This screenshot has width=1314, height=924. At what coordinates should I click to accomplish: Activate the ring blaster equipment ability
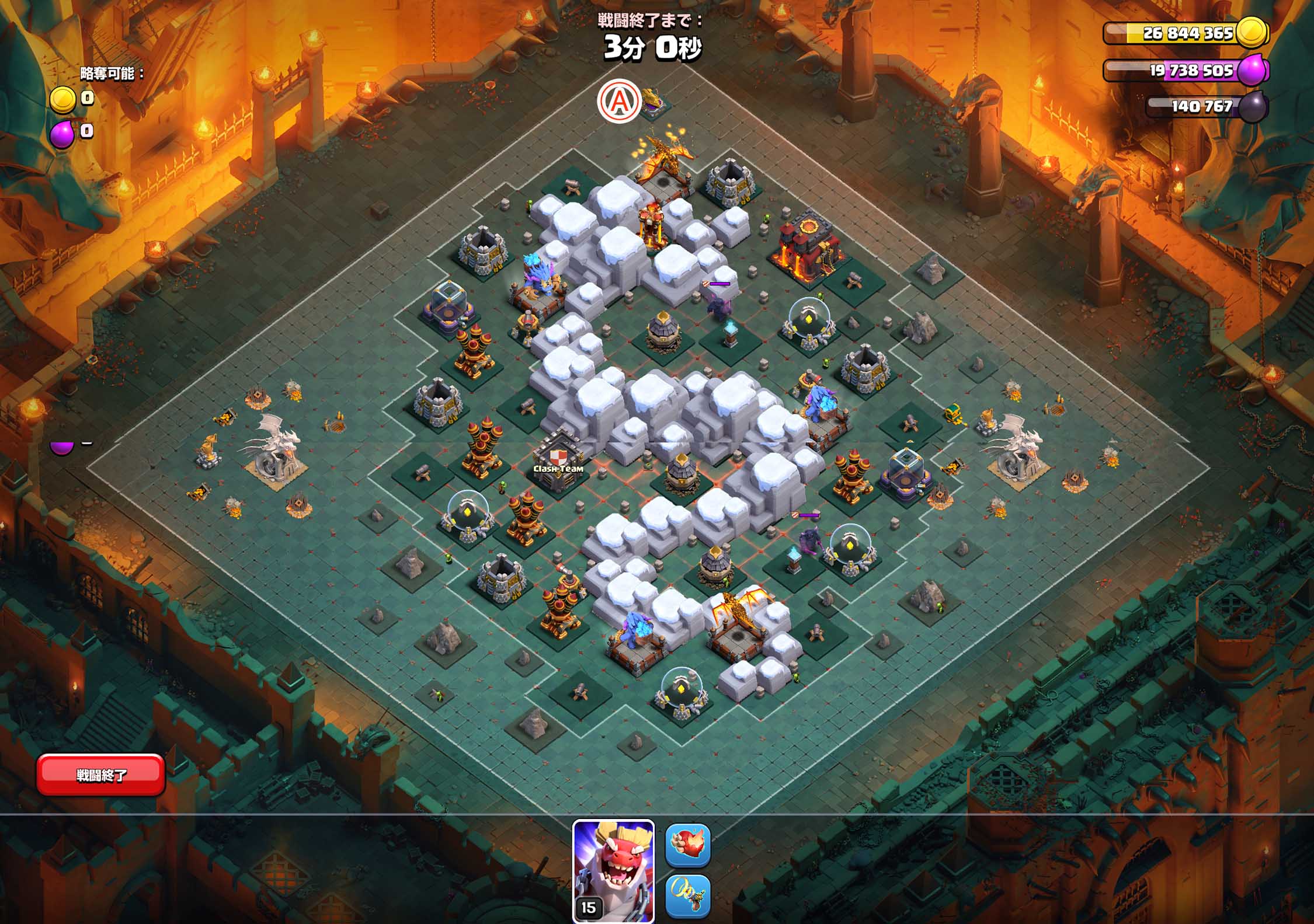tap(688, 896)
